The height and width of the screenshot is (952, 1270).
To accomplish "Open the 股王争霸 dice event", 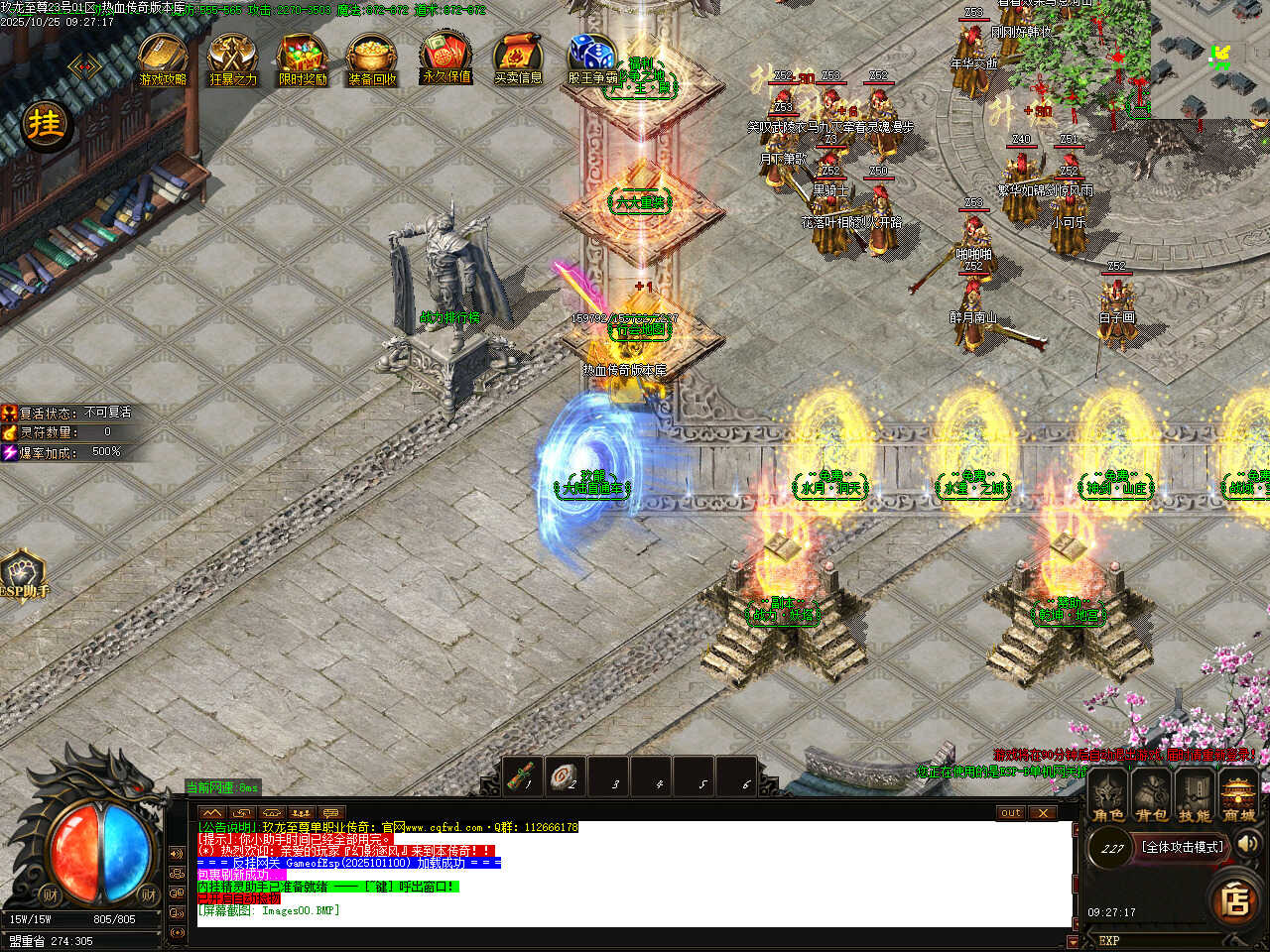I will click(x=591, y=59).
